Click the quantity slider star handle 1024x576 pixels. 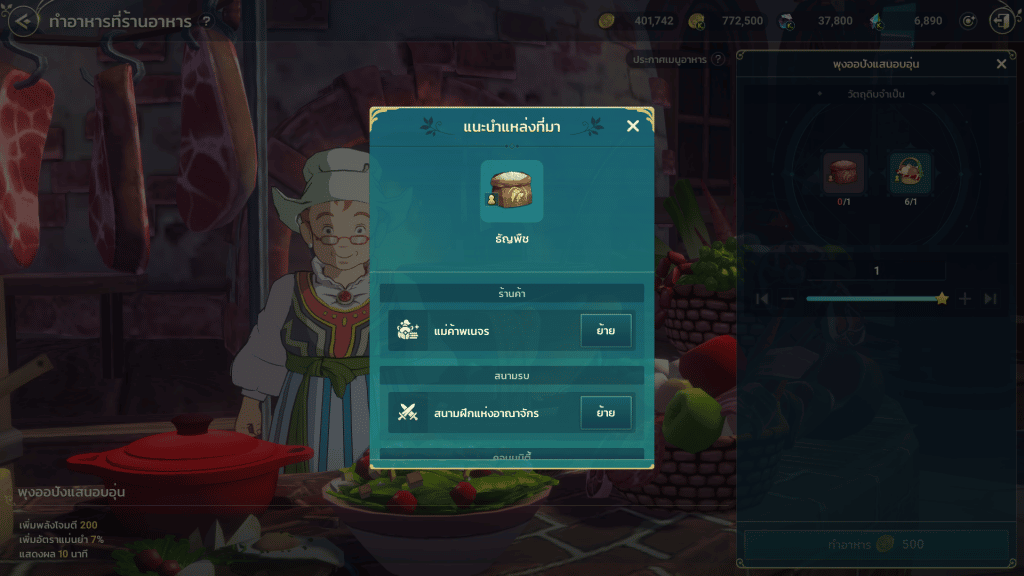coord(941,299)
